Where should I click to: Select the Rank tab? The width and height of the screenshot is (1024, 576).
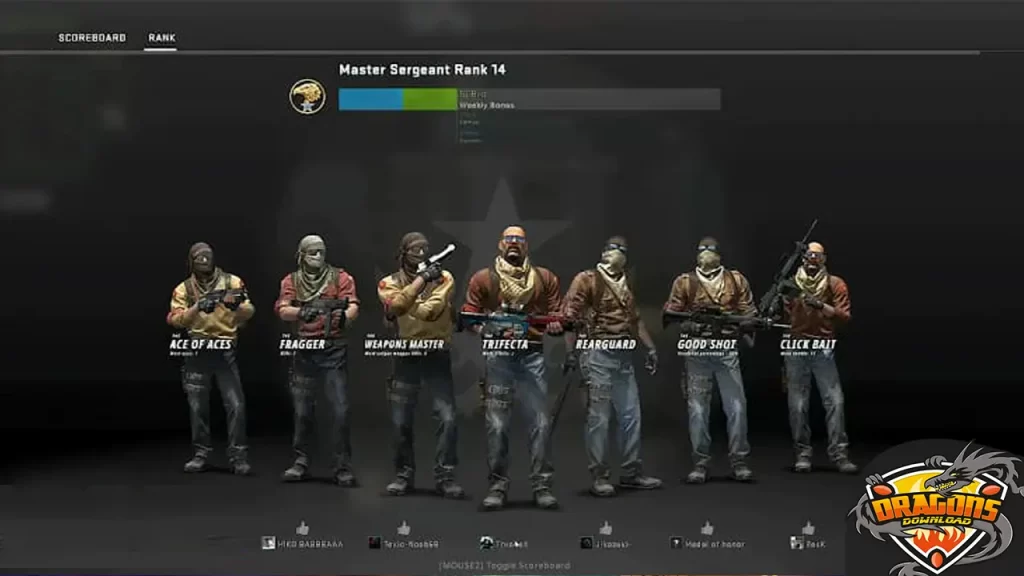[162, 38]
